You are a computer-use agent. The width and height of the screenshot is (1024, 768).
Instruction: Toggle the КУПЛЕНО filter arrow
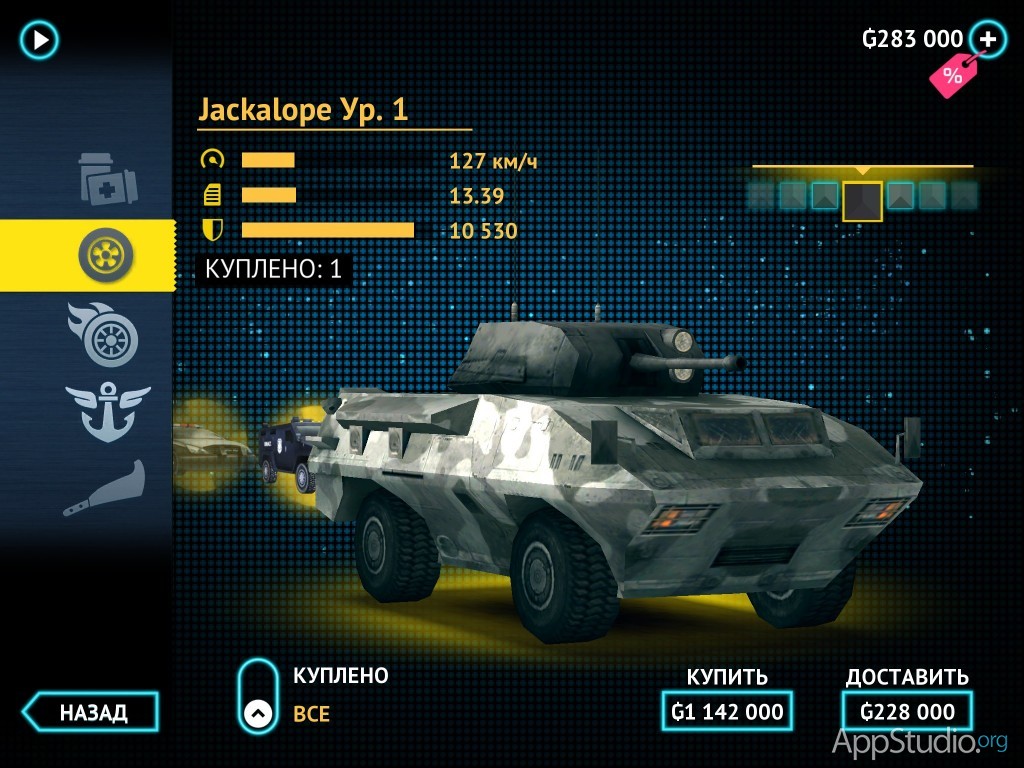click(x=258, y=713)
